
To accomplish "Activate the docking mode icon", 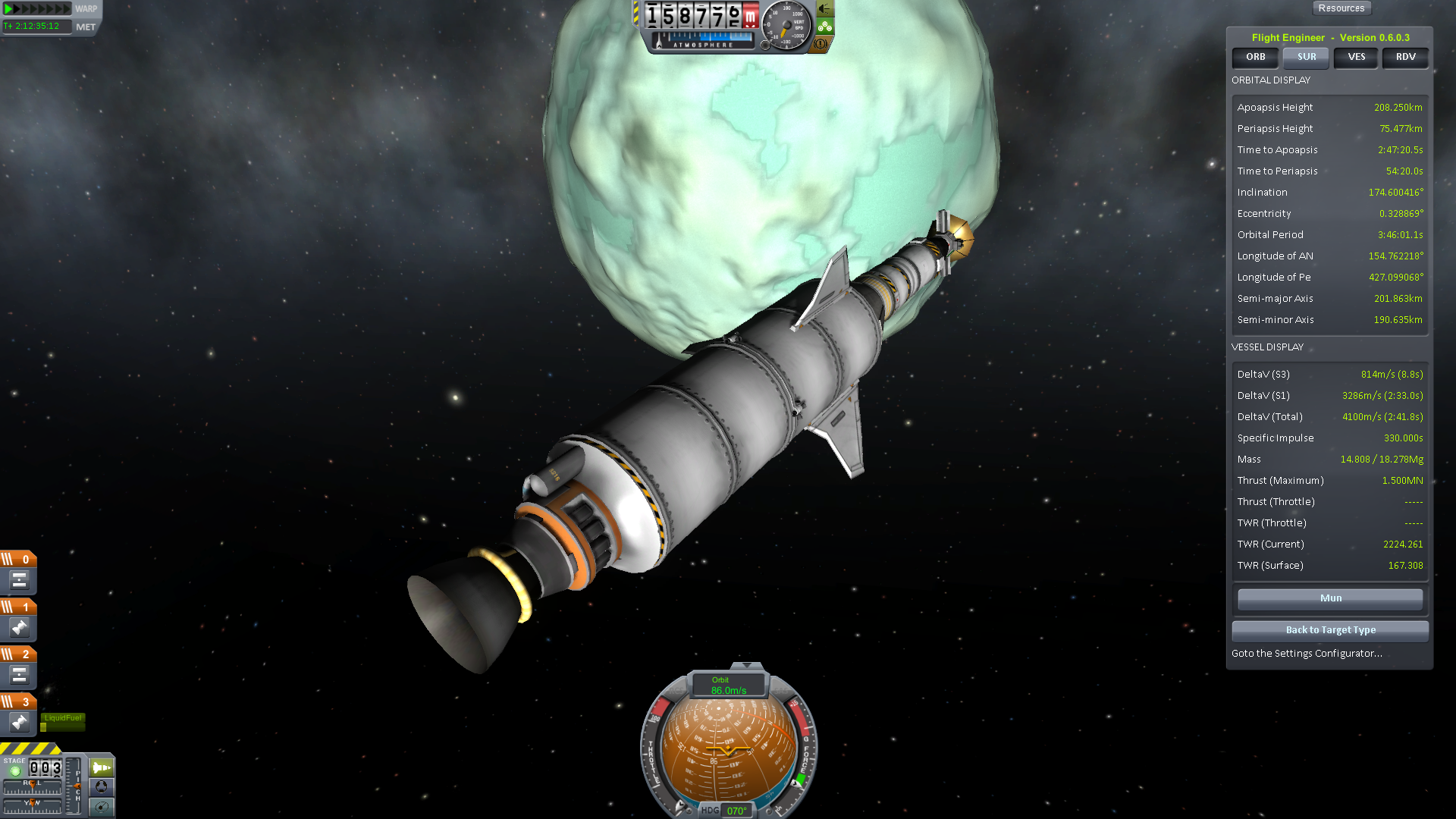I will 102,787.
